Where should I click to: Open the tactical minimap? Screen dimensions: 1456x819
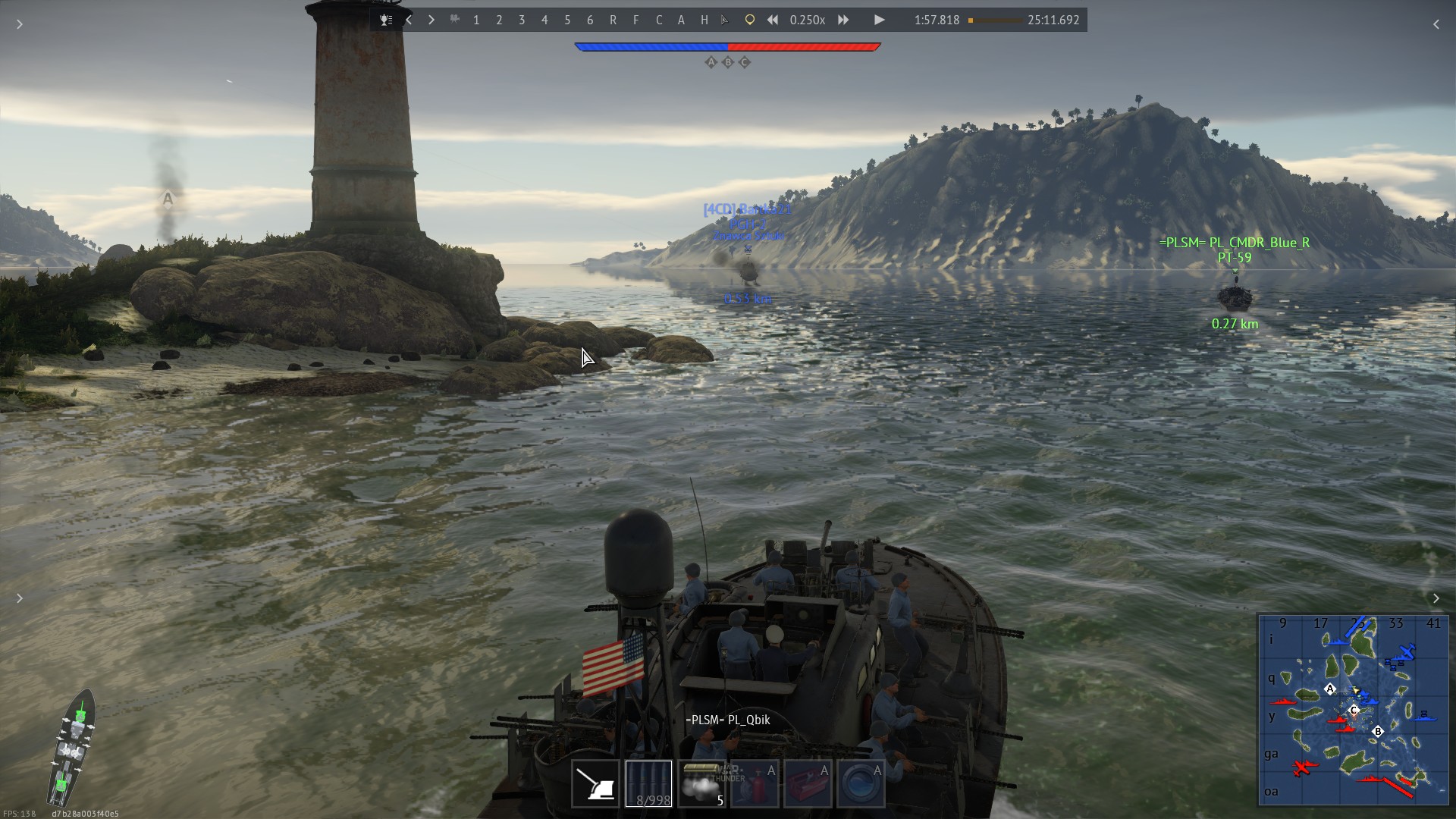pos(1353,709)
